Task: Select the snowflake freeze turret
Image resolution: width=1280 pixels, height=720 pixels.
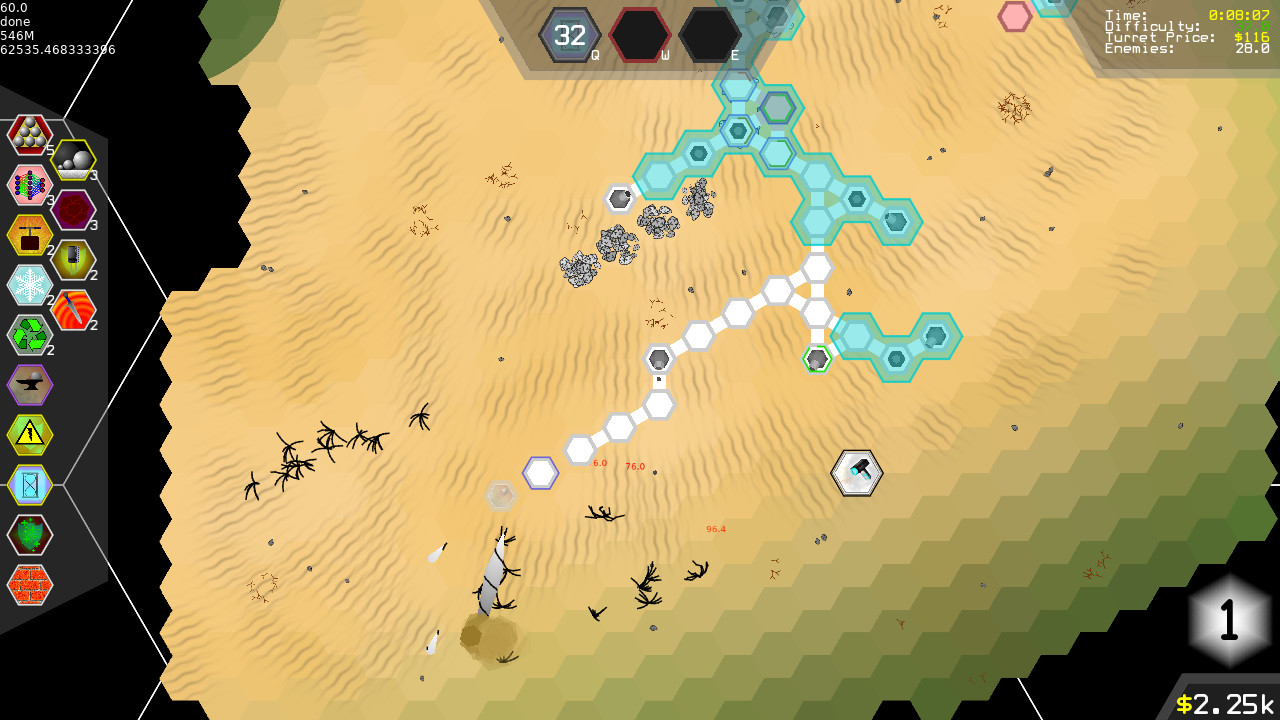Action: 30,284
